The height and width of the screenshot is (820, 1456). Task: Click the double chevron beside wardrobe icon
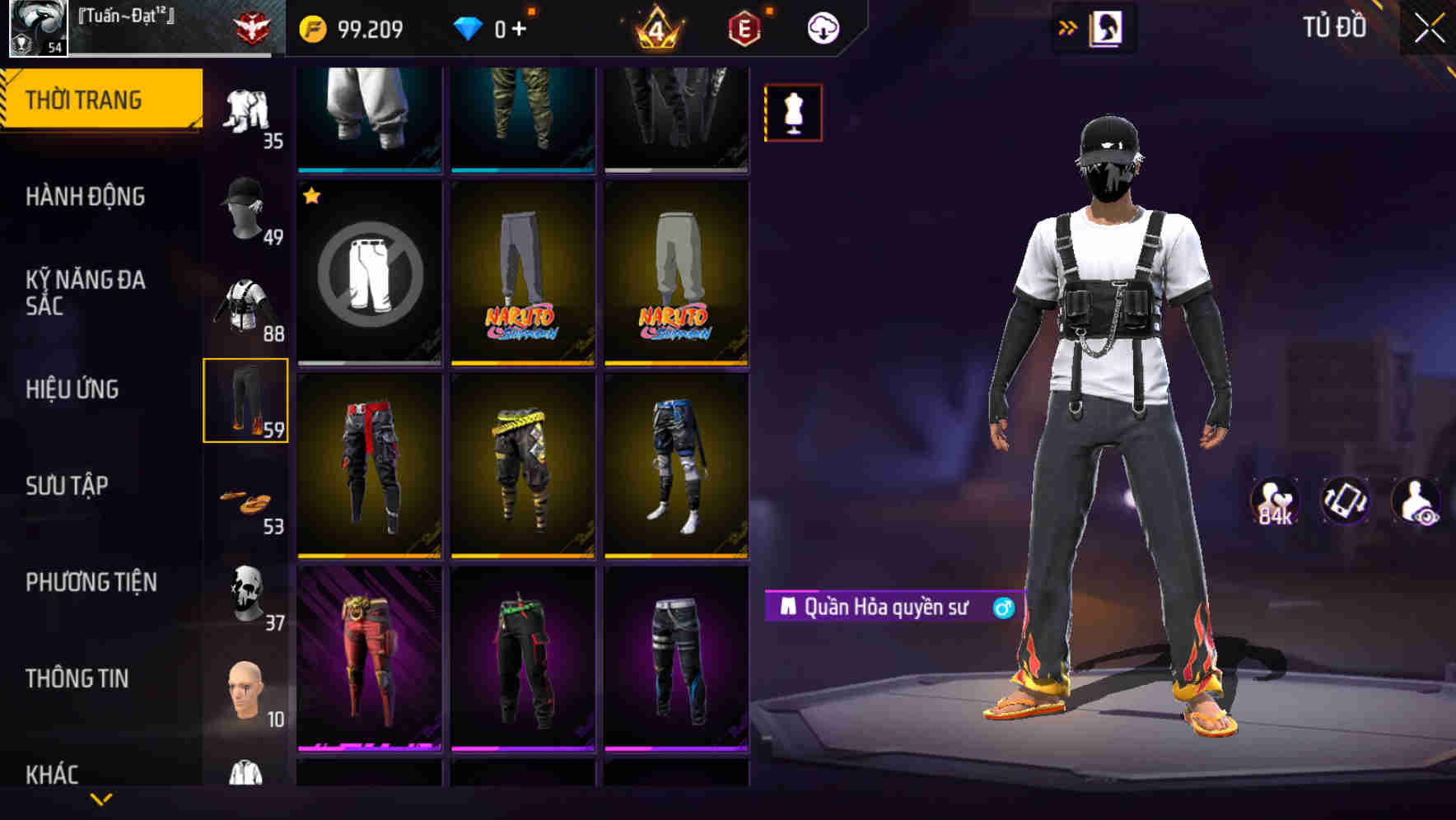coord(1069,26)
